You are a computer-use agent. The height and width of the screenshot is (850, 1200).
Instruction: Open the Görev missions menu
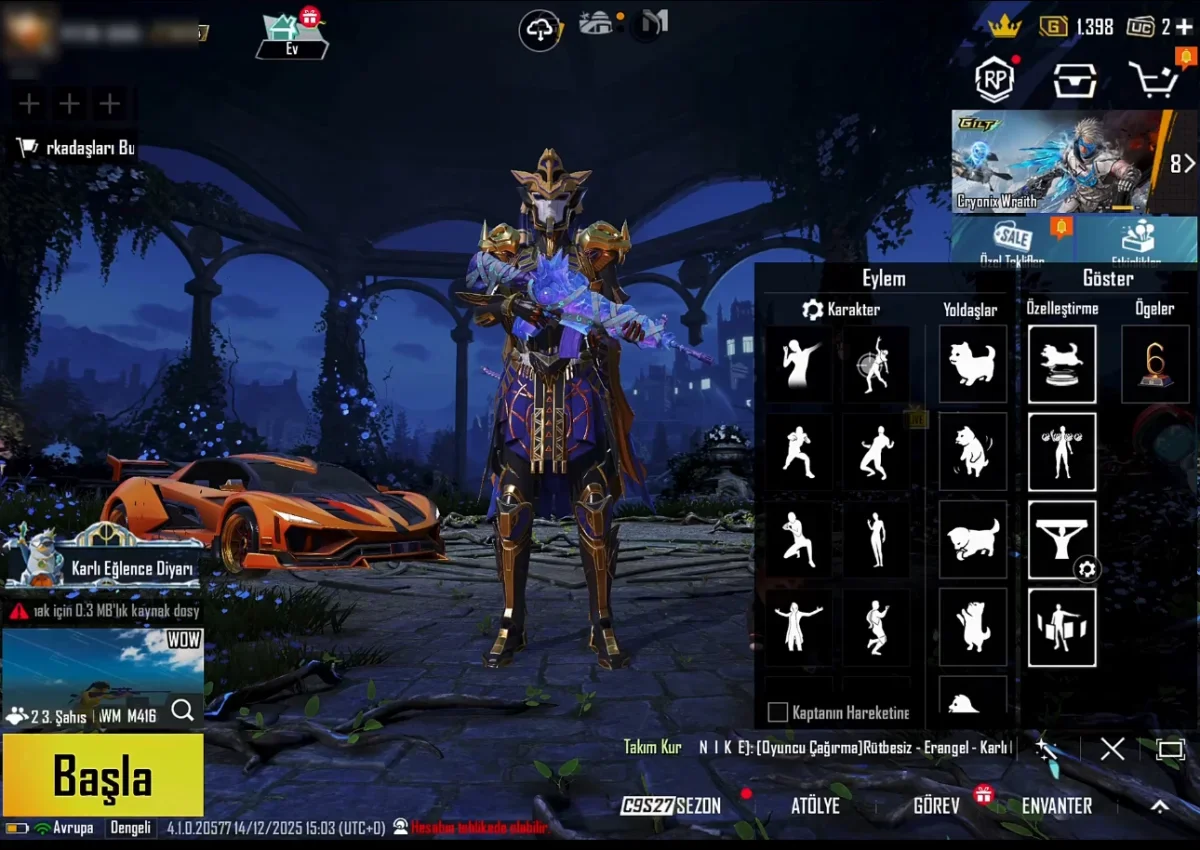[936, 806]
